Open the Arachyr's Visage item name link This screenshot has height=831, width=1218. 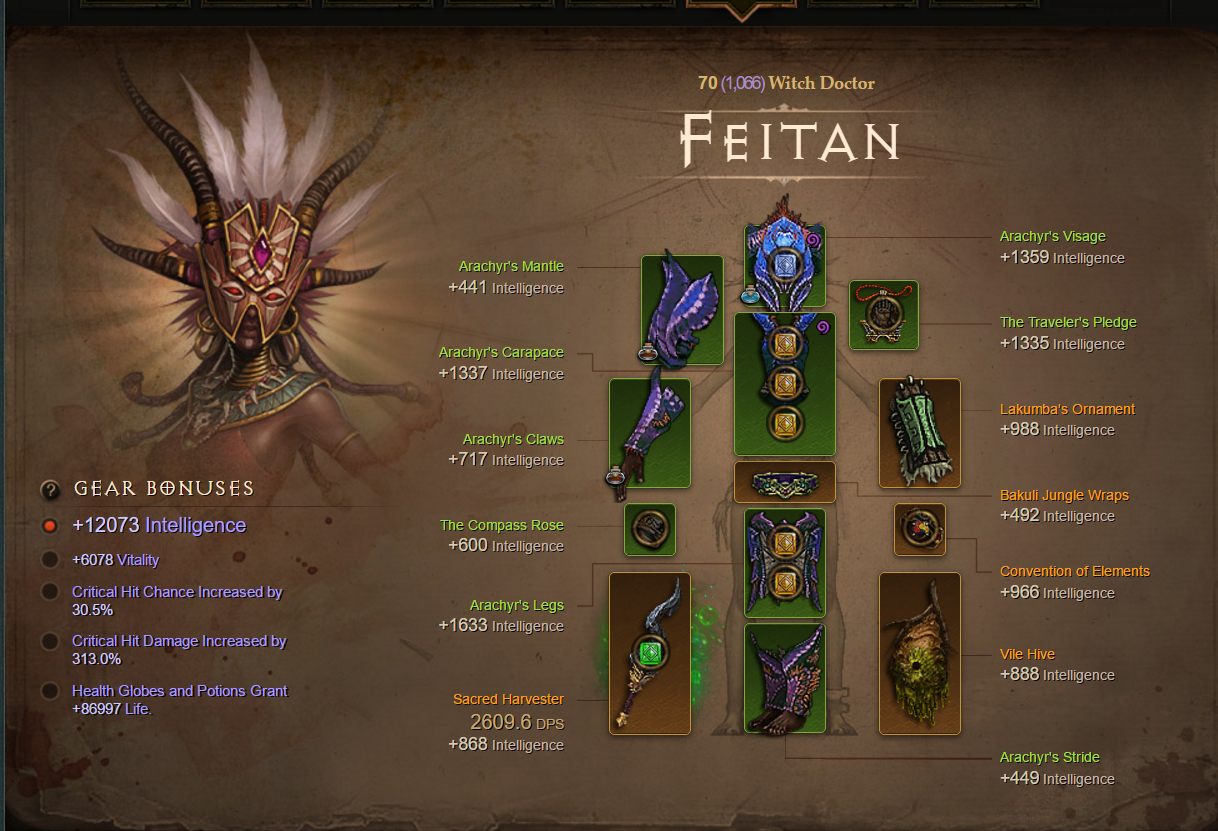1052,237
